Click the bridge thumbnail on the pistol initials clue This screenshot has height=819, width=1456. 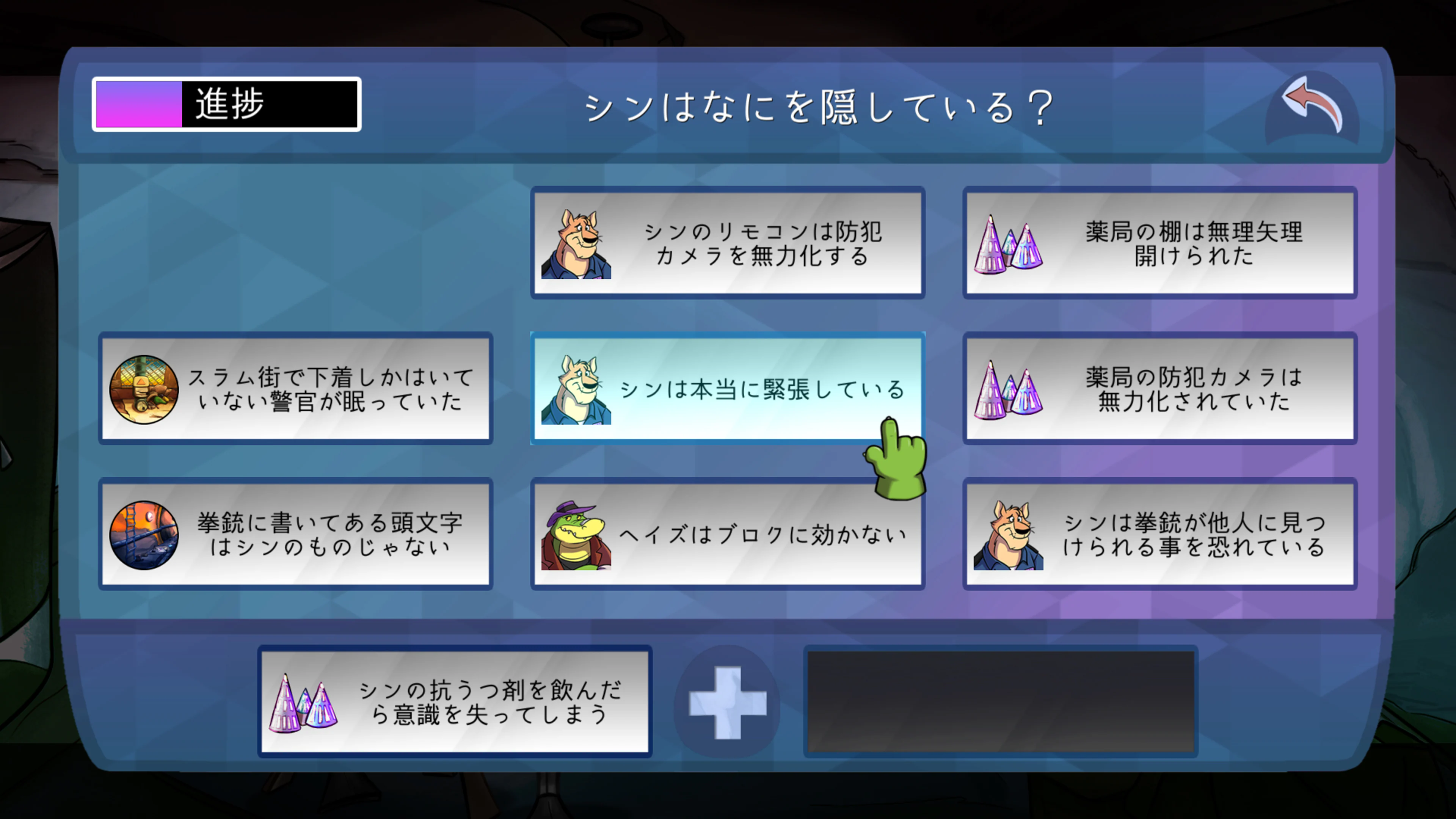point(145,534)
